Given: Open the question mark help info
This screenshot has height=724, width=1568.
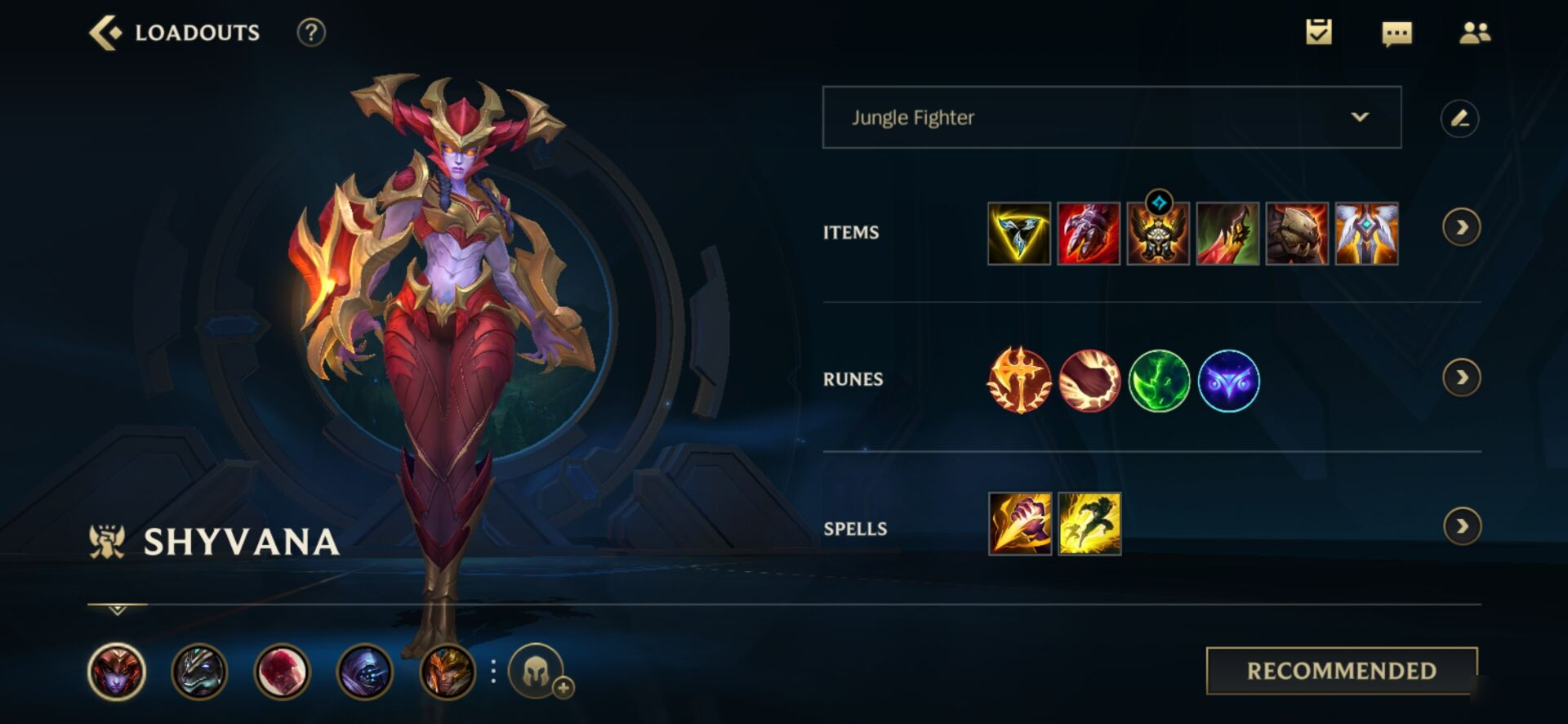Looking at the screenshot, I should pos(311,33).
